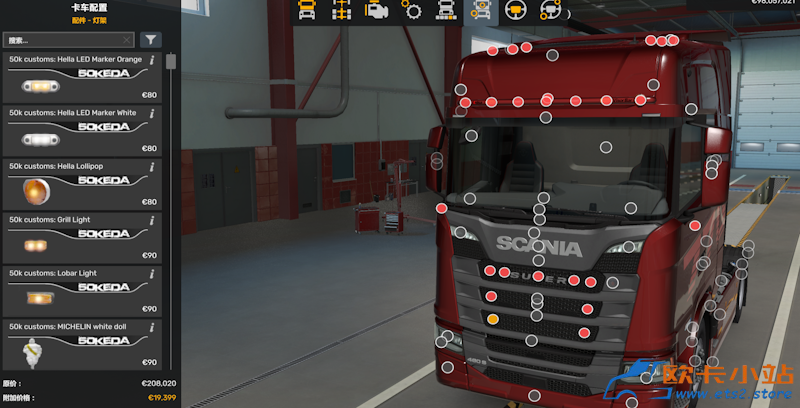Select the Hella LED Marker Orange part
800x408 pixels.
pos(80,78)
